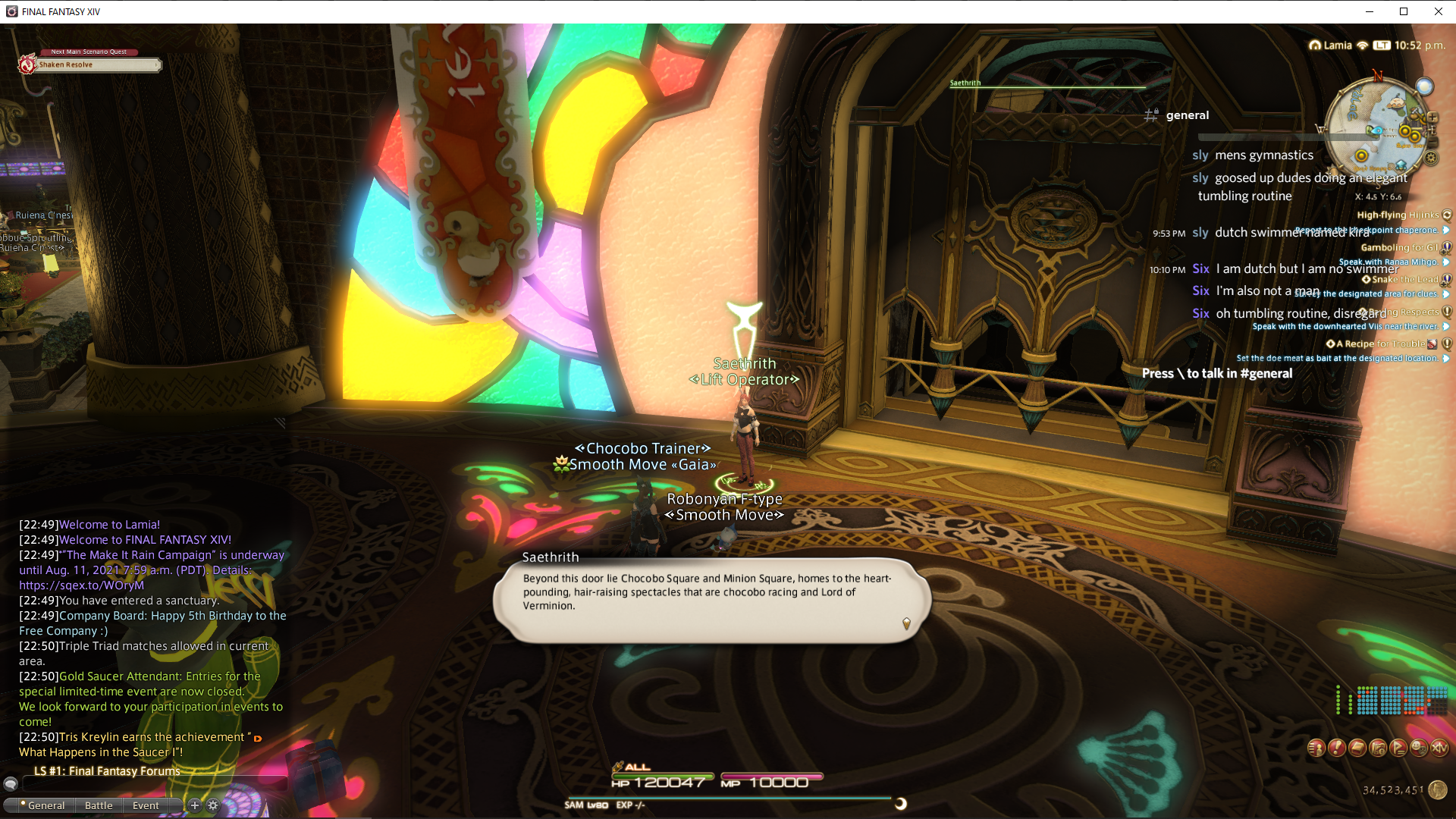The image size is (1456, 819).
Task: Select the Event chat tab
Action: (146, 805)
